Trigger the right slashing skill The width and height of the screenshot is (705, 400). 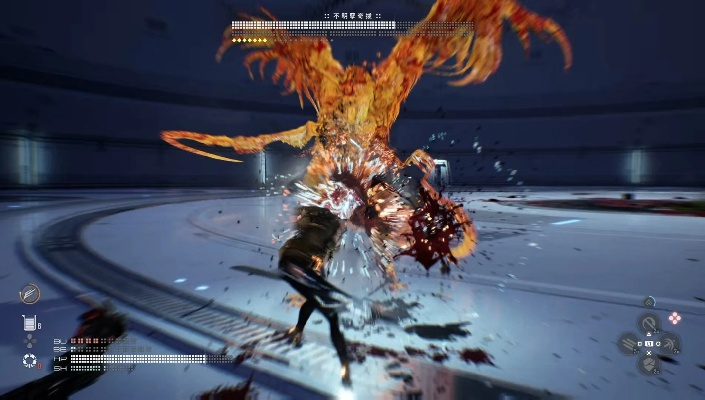tap(668, 344)
